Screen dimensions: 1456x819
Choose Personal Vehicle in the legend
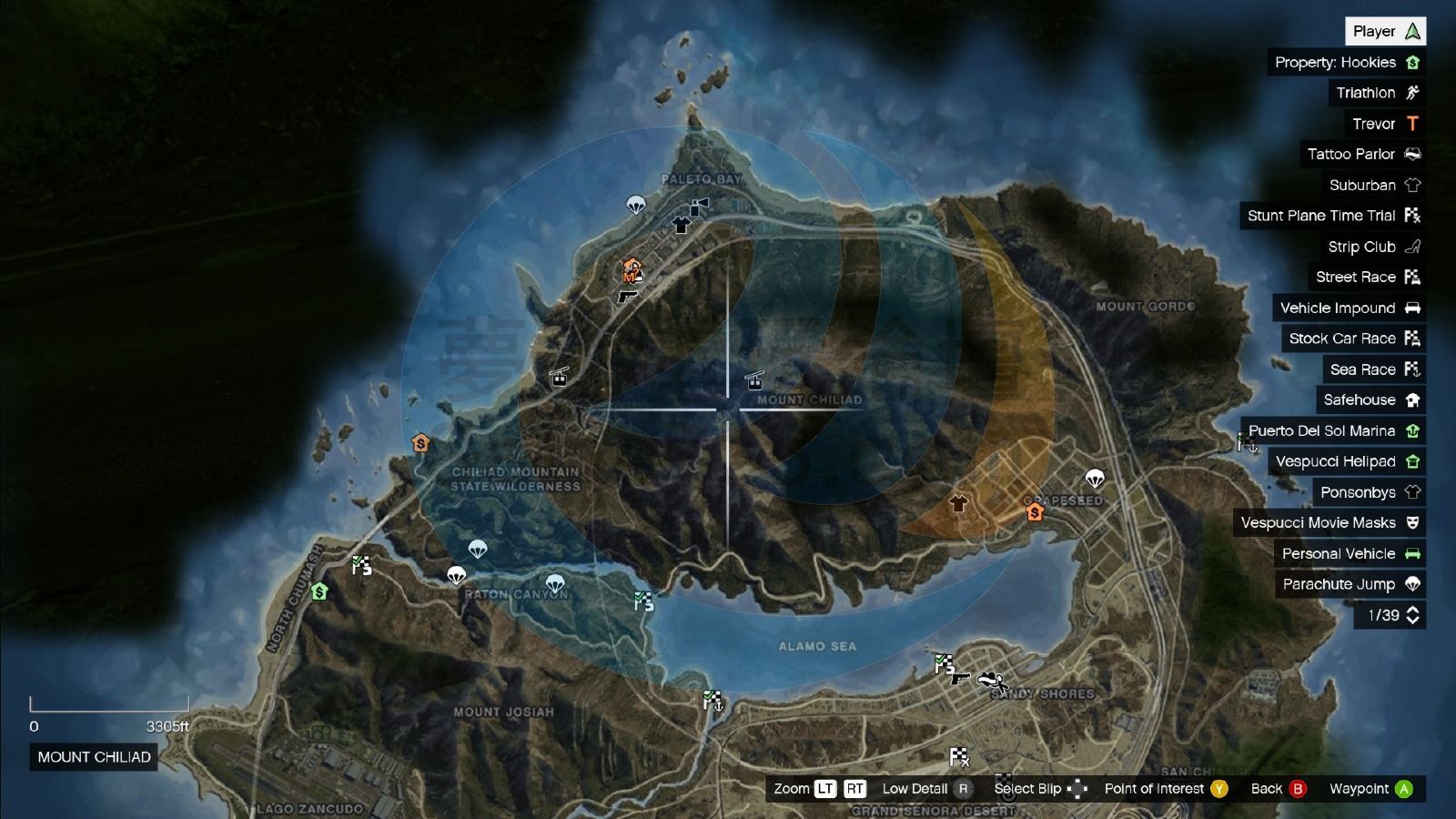tap(1350, 553)
